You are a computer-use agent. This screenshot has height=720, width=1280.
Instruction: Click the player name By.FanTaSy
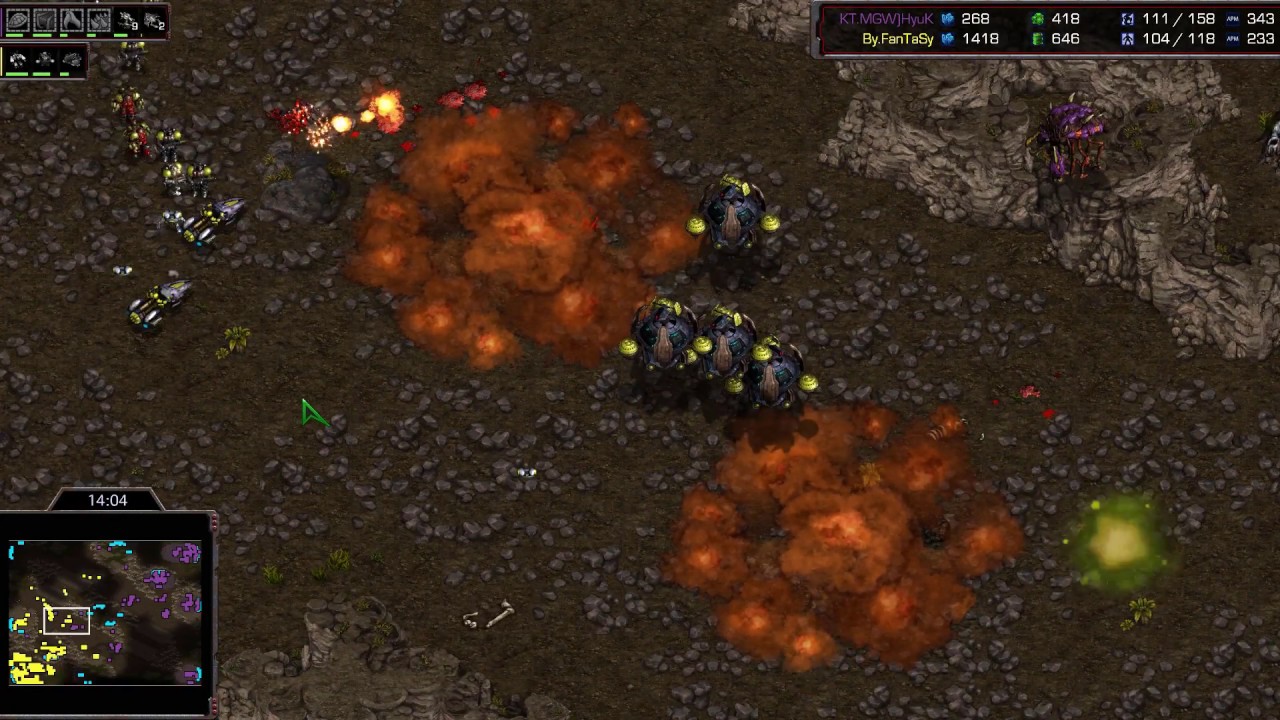point(898,38)
